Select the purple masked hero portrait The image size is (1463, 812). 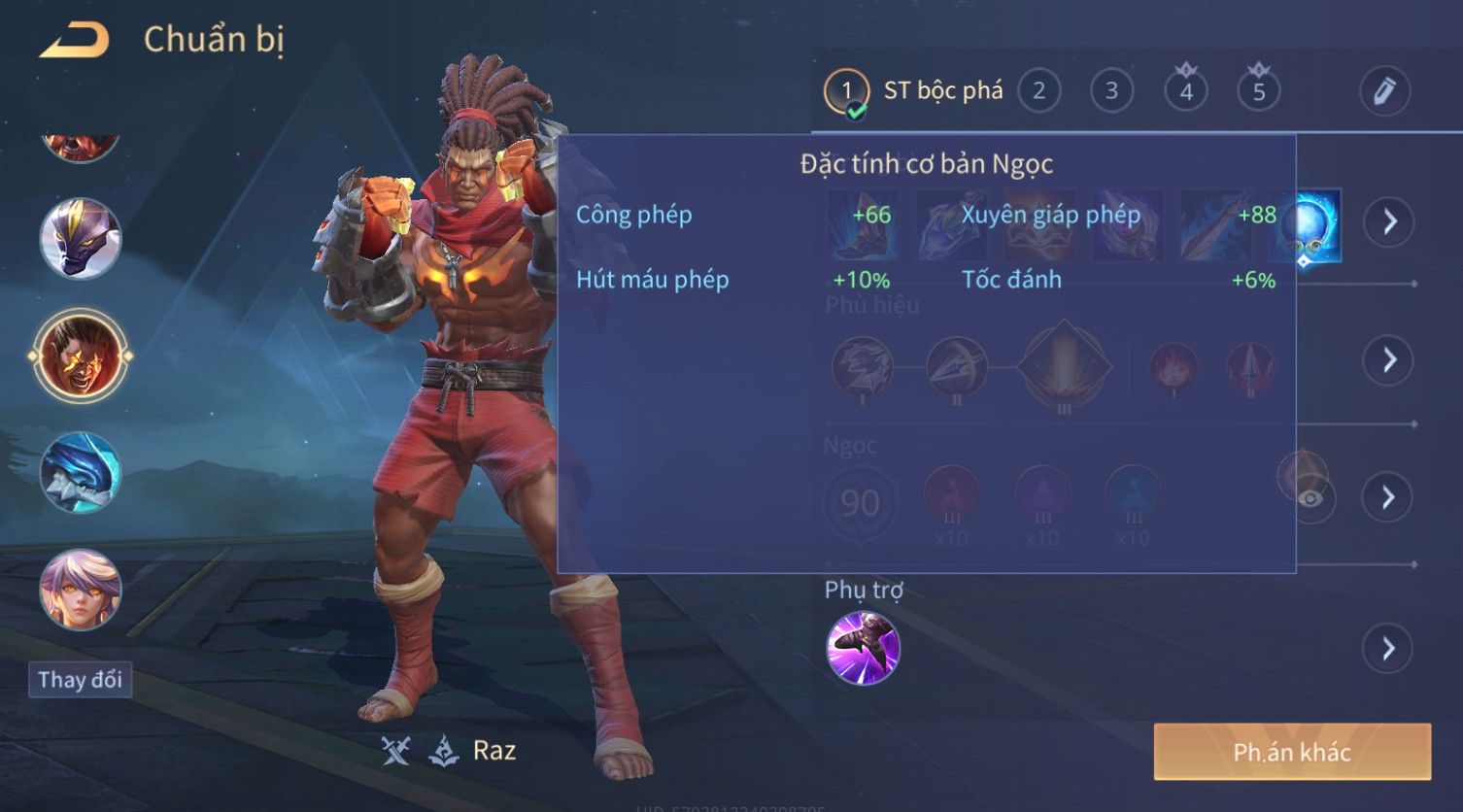click(x=80, y=238)
